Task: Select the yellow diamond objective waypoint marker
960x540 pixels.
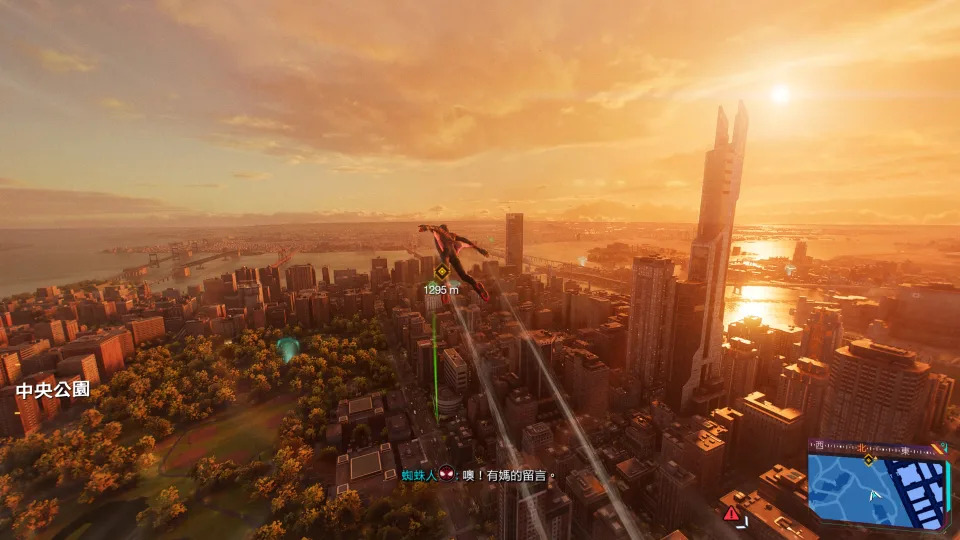Action: click(441, 271)
